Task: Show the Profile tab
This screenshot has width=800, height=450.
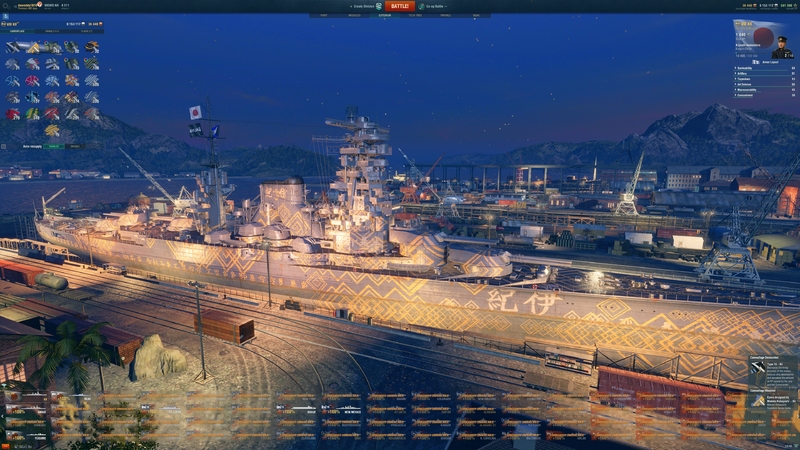Action: click(x=445, y=16)
